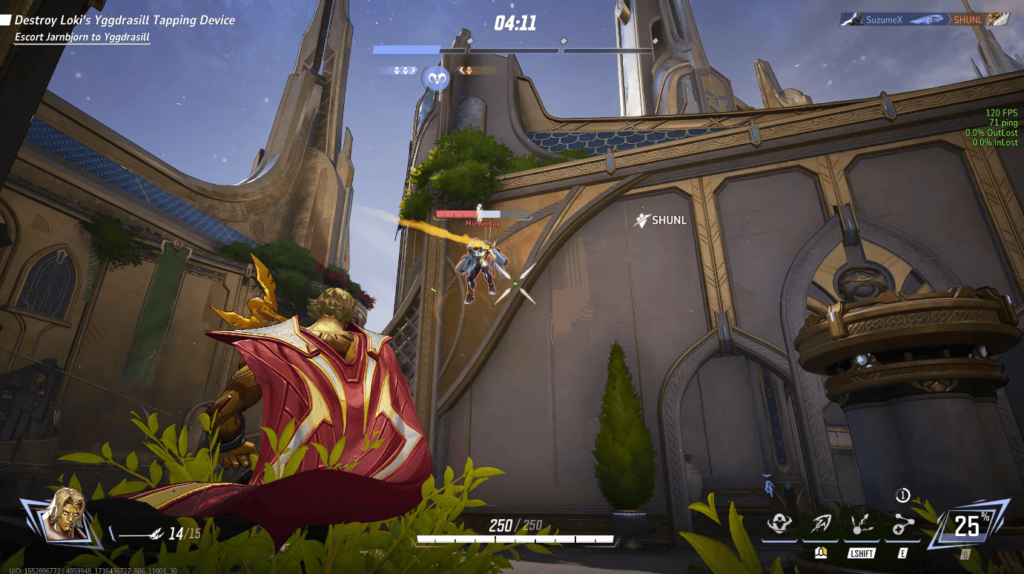Viewport: 1024px width, 574px height.
Task: Use the E linked-nodes ability icon
Action: (x=902, y=523)
